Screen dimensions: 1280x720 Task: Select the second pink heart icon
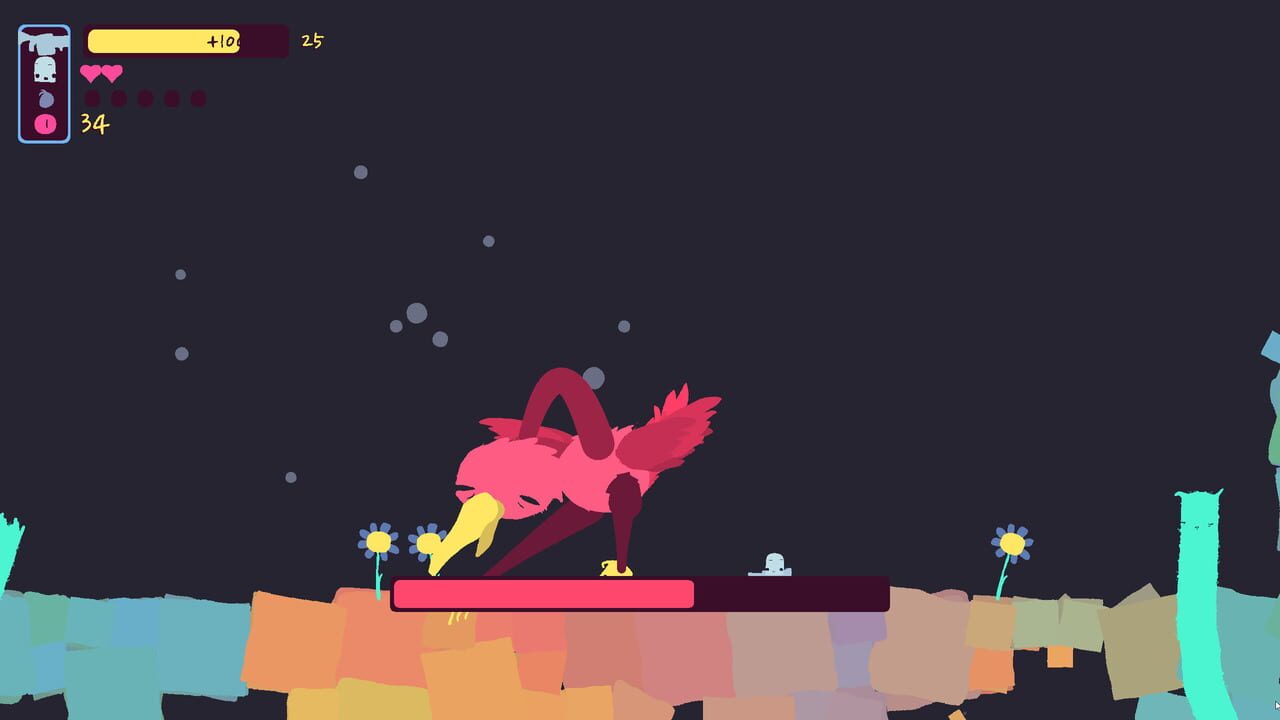(113, 73)
